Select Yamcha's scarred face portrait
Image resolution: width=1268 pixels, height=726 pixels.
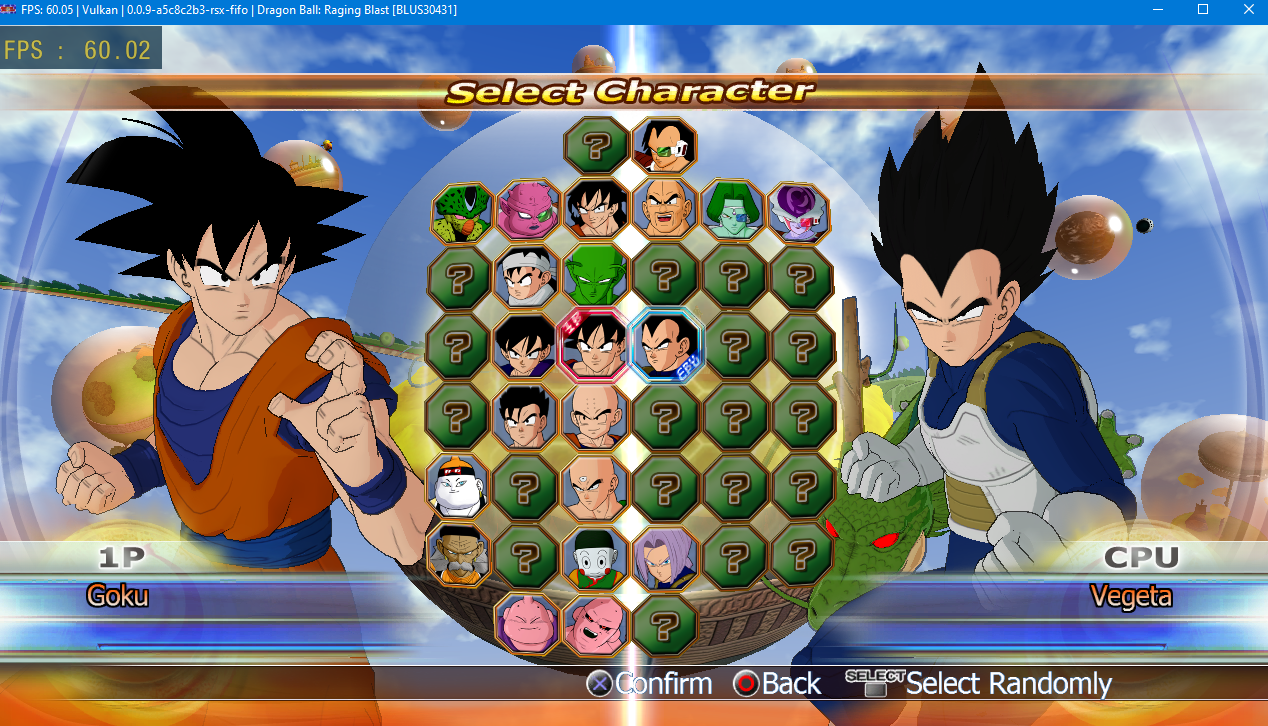pyautogui.click(x=595, y=210)
